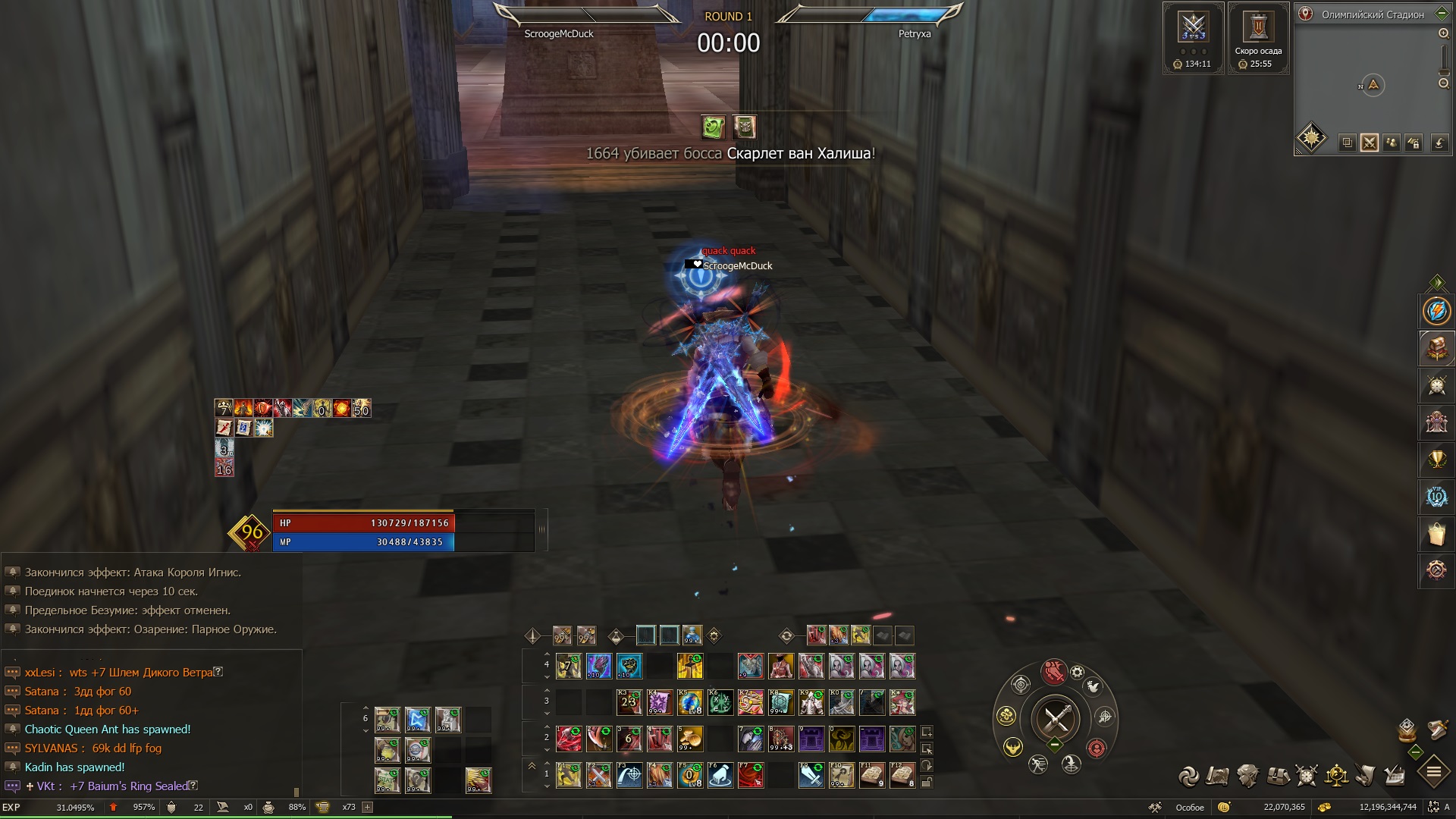
Task: Toggle the crossed-swords minimap filter
Action: (1369, 143)
